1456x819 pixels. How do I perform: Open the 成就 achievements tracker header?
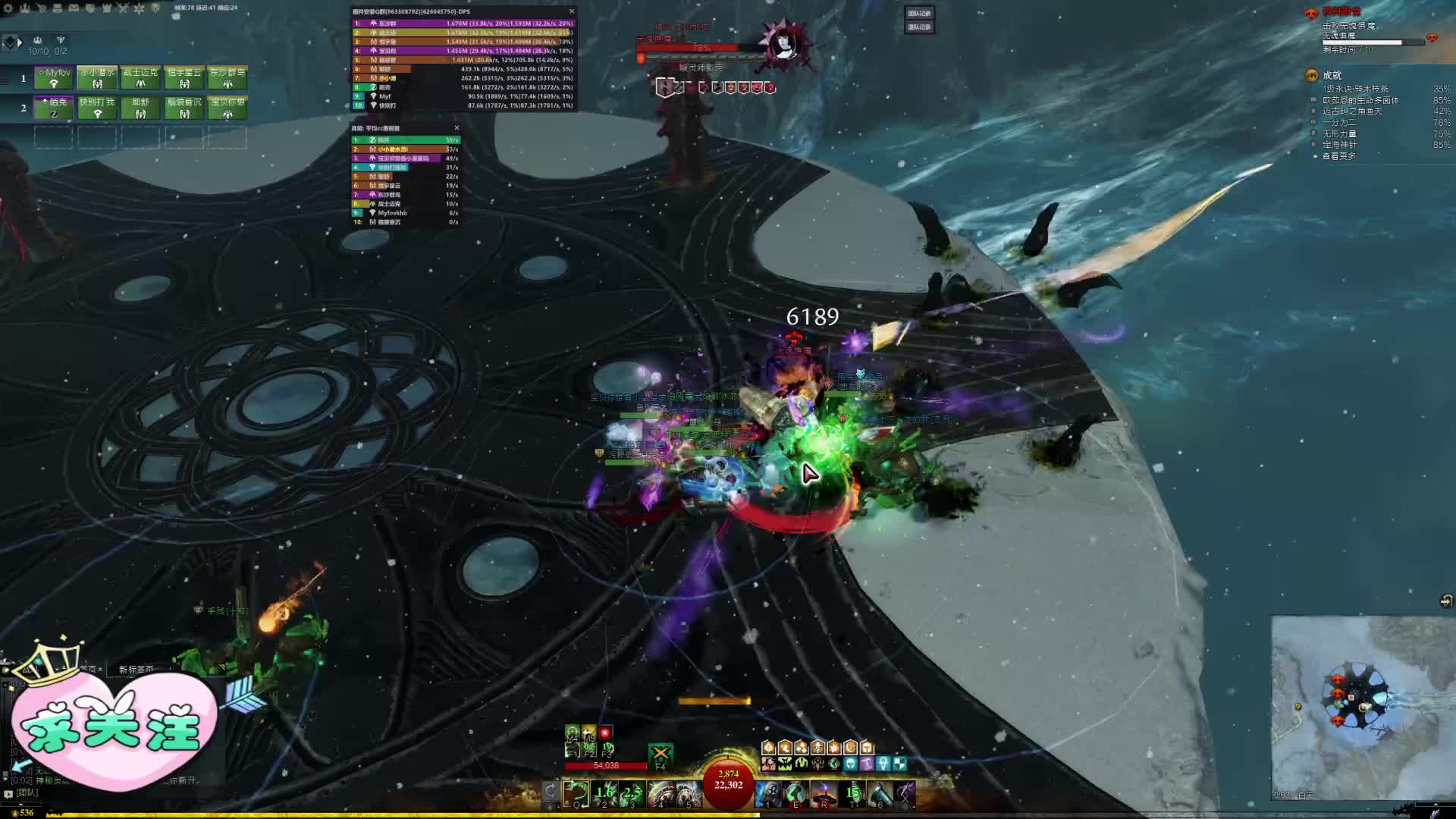point(1332,75)
